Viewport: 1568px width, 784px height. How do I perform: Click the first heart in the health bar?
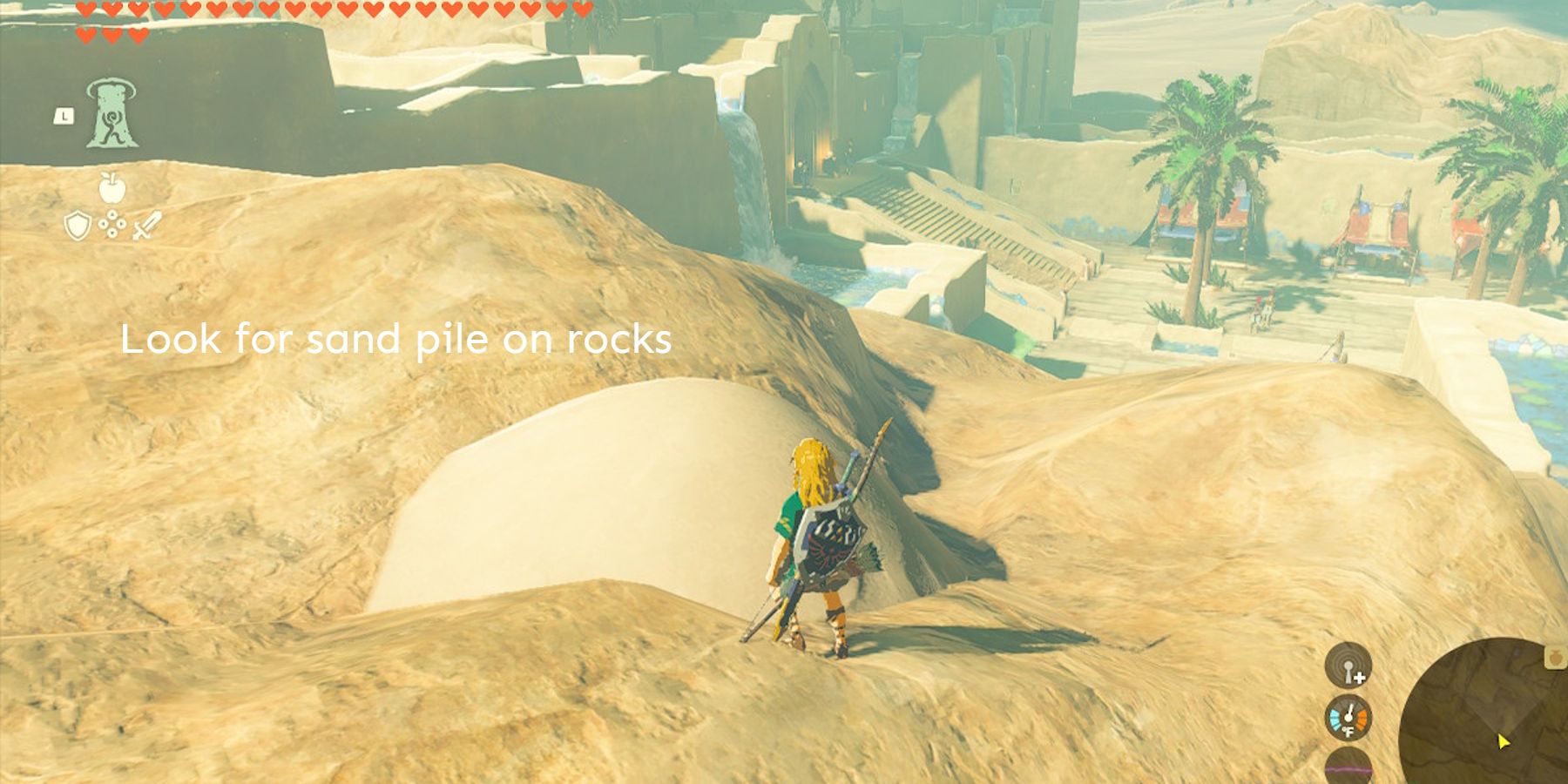click(x=85, y=9)
